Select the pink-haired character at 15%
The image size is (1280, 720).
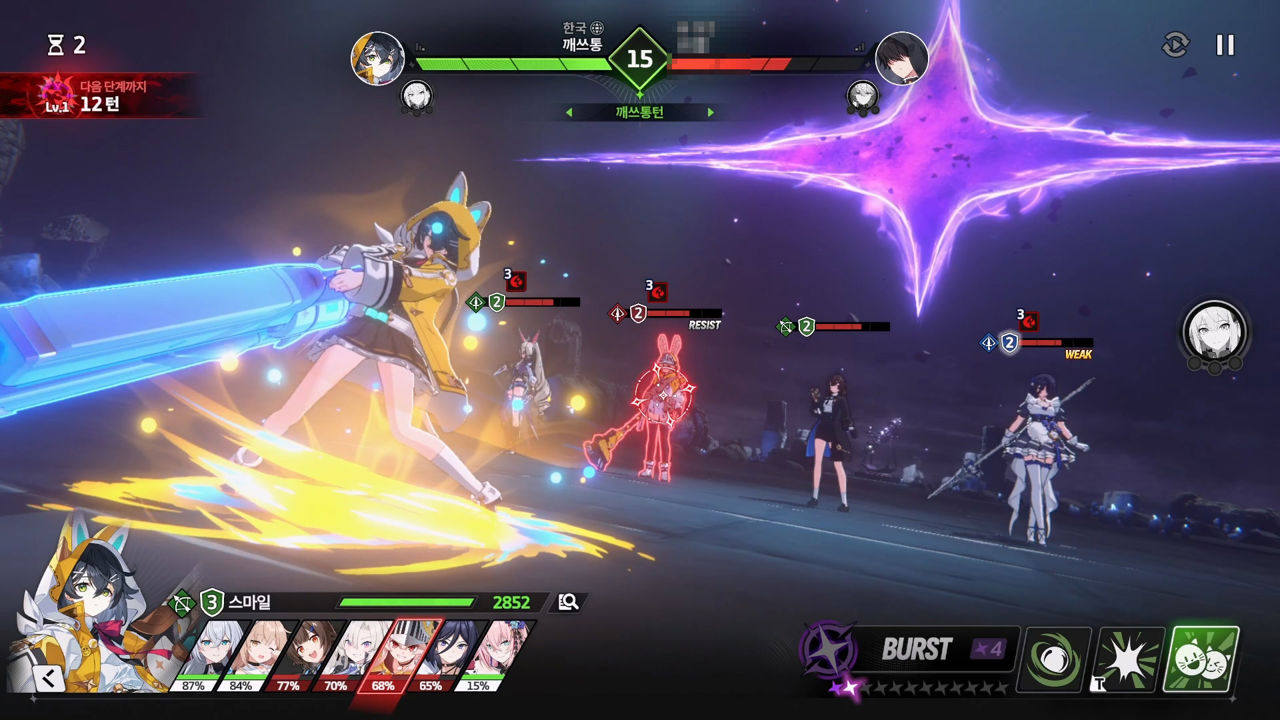tap(494, 655)
